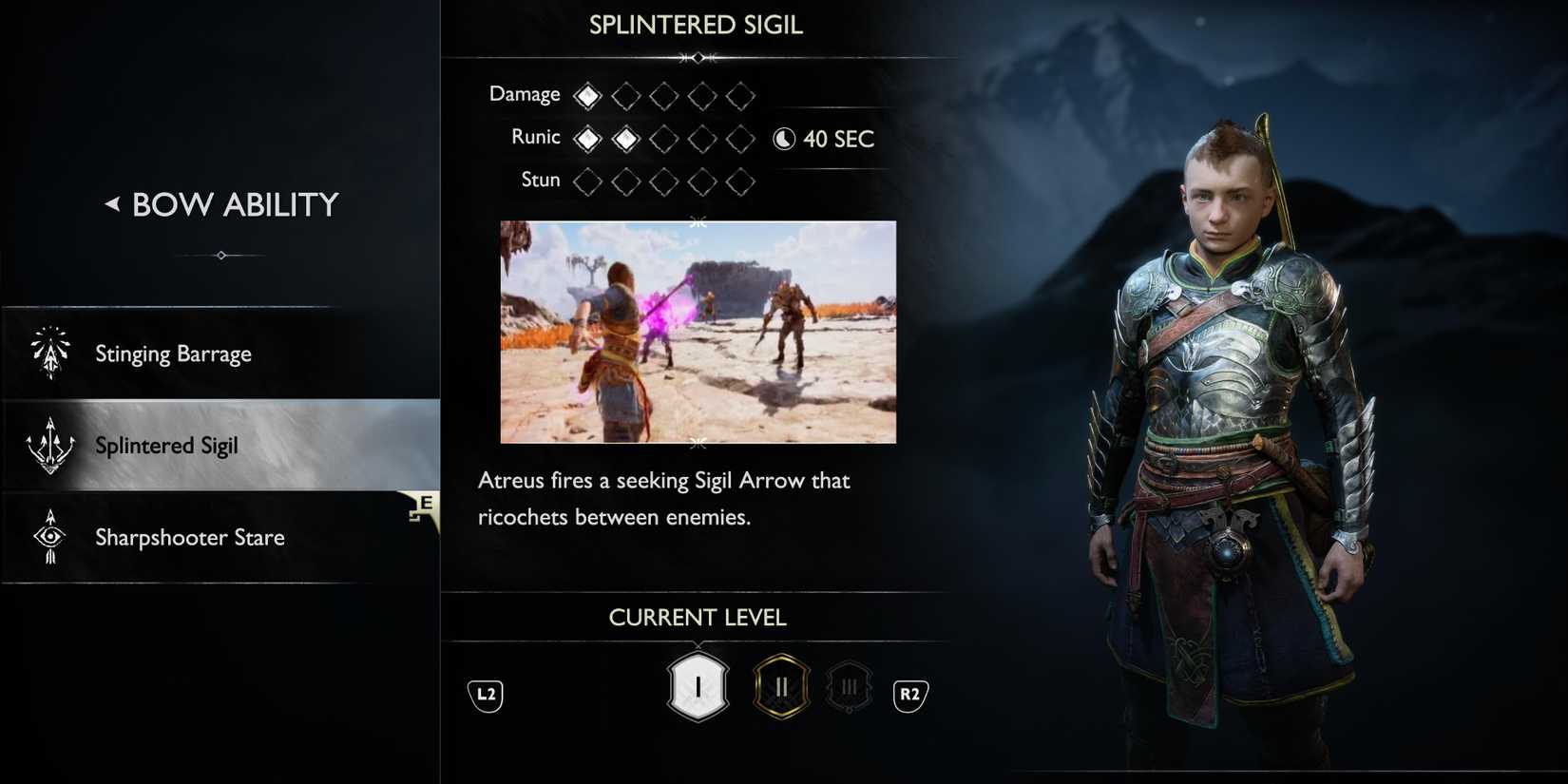Select the second Runic stat diamond
This screenshot has height=784, width=1568.
point(624,138)
